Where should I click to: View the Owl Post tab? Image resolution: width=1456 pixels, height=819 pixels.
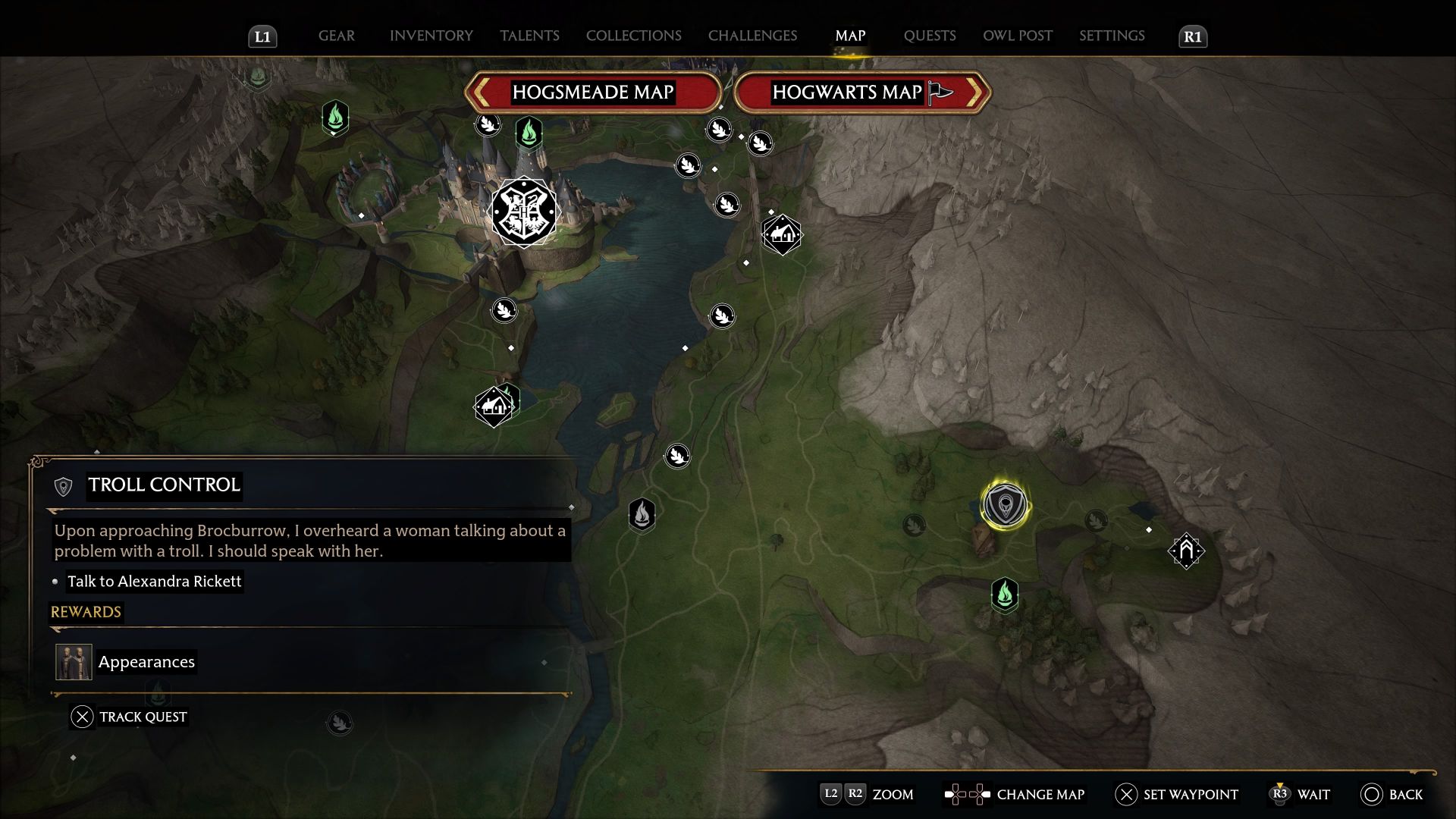(1017, 36)
